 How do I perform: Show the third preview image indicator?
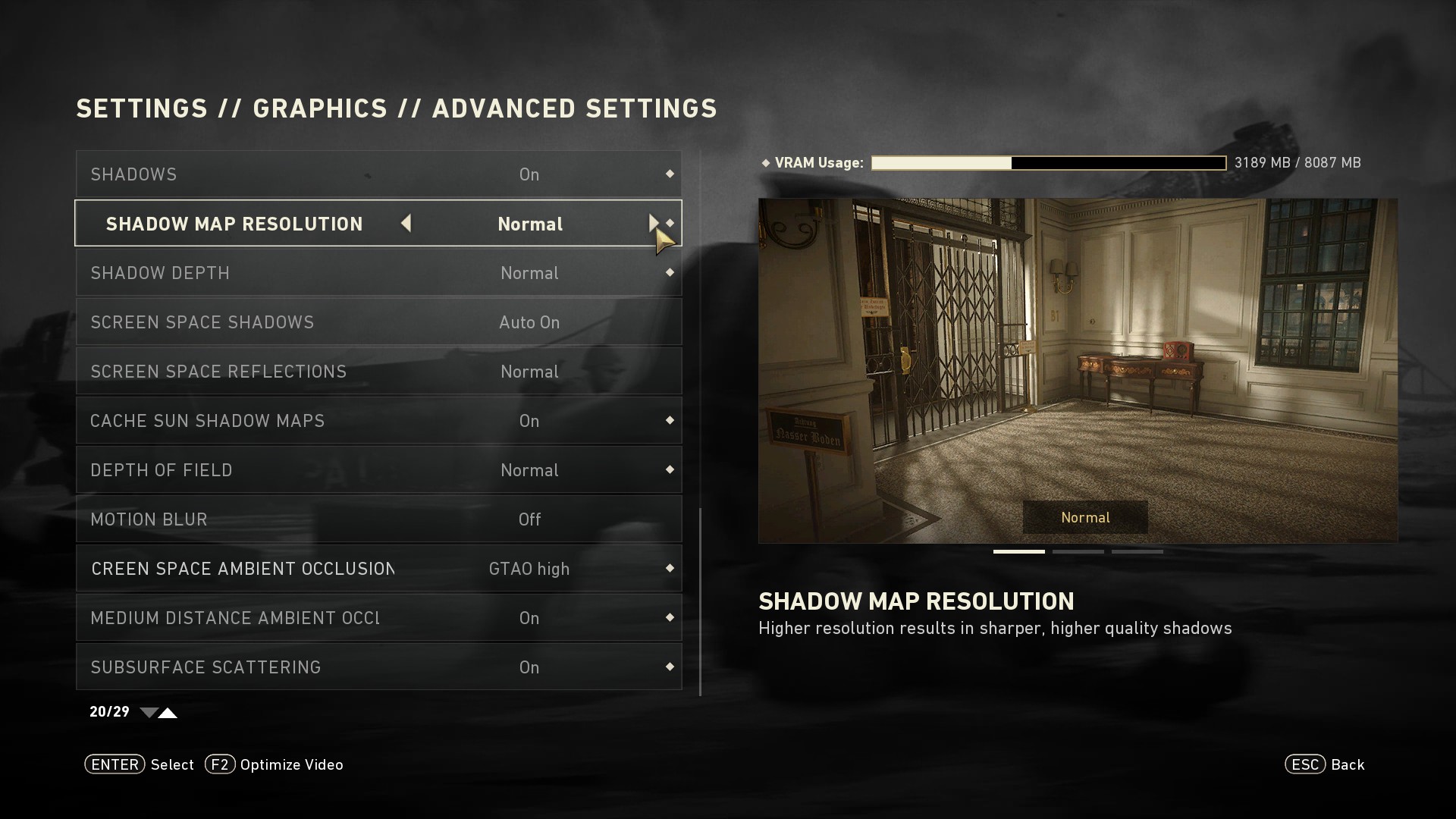pyautogui.click(x=1137, y=552)
